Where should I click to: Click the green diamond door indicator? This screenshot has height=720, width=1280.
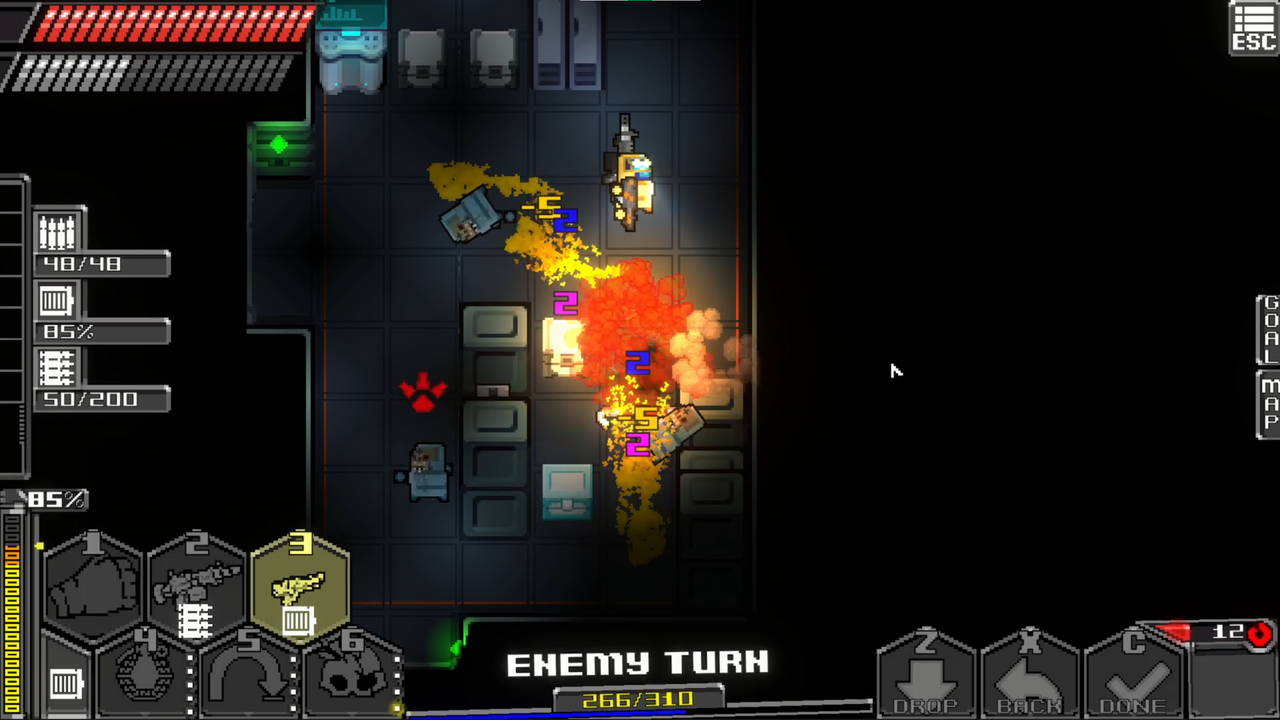[x=278, y=143]
